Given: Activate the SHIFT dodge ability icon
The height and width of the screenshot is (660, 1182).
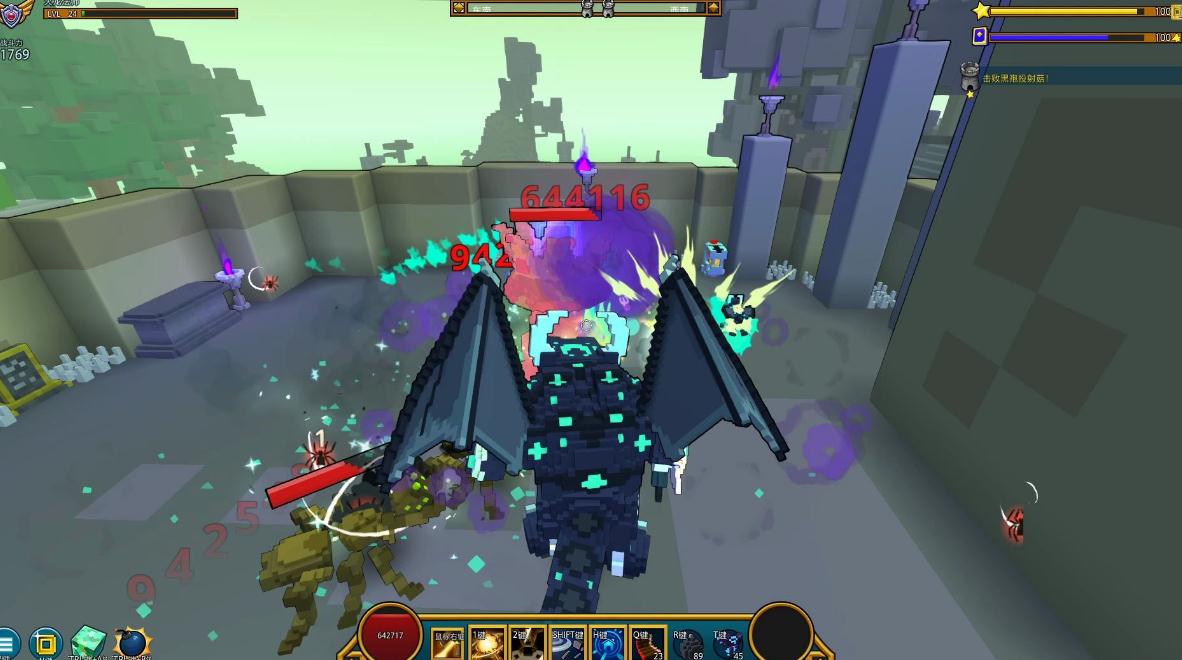Looking at the screenshot, I should [x=567, y=645].
